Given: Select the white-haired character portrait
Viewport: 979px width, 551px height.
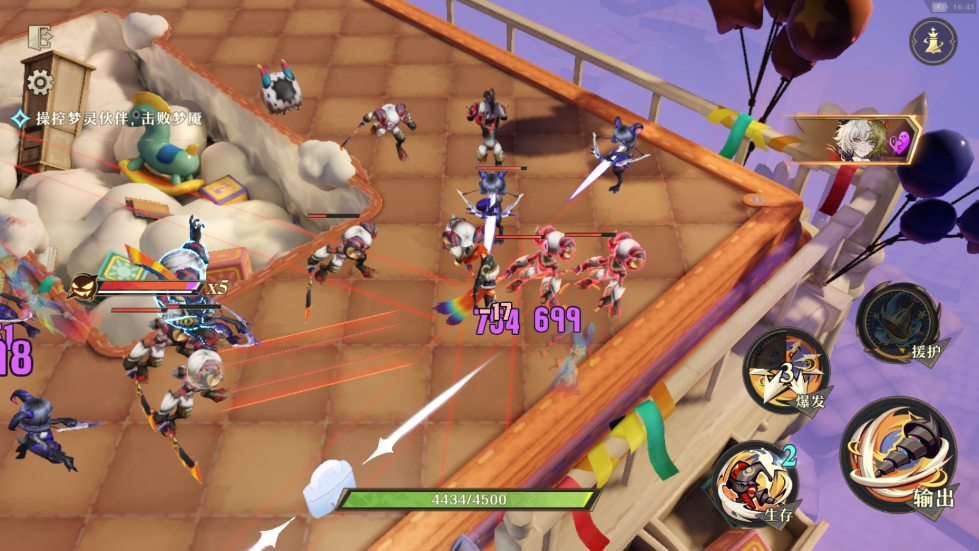Looking at the screenshot, I should click(x=856, y=139).
